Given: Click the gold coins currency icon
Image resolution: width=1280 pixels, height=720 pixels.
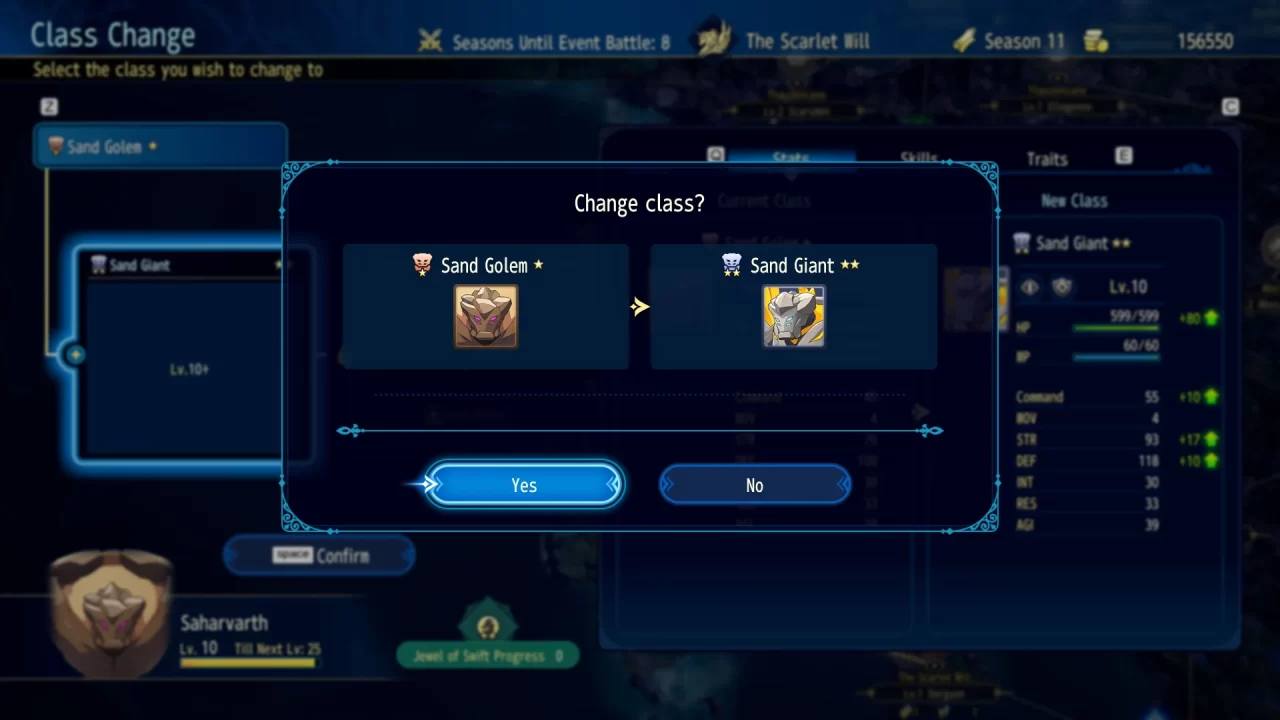Looking at the screenshot, I should 1096,40.
